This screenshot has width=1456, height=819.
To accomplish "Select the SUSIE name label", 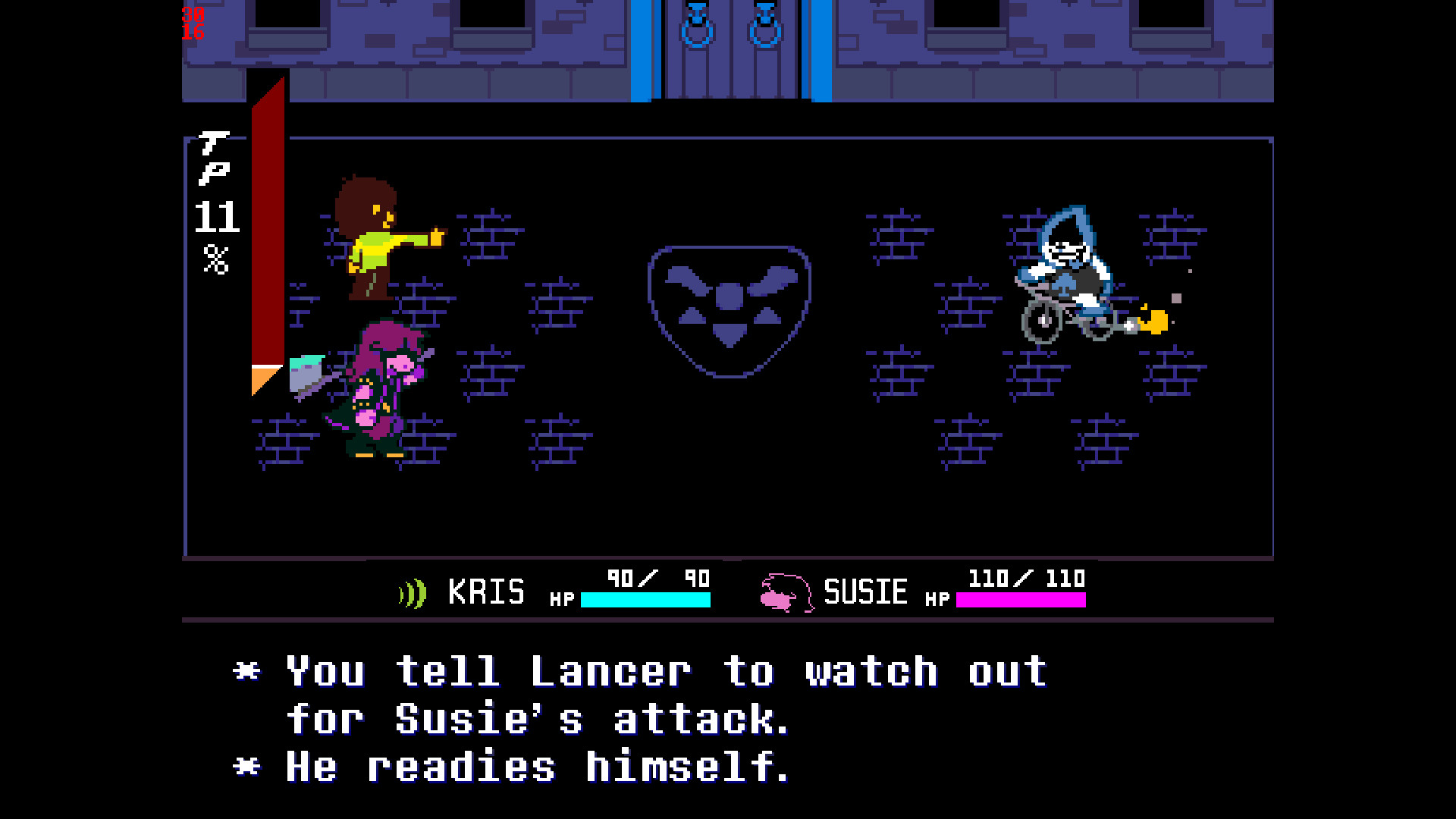I will click(x=864, y=593).
